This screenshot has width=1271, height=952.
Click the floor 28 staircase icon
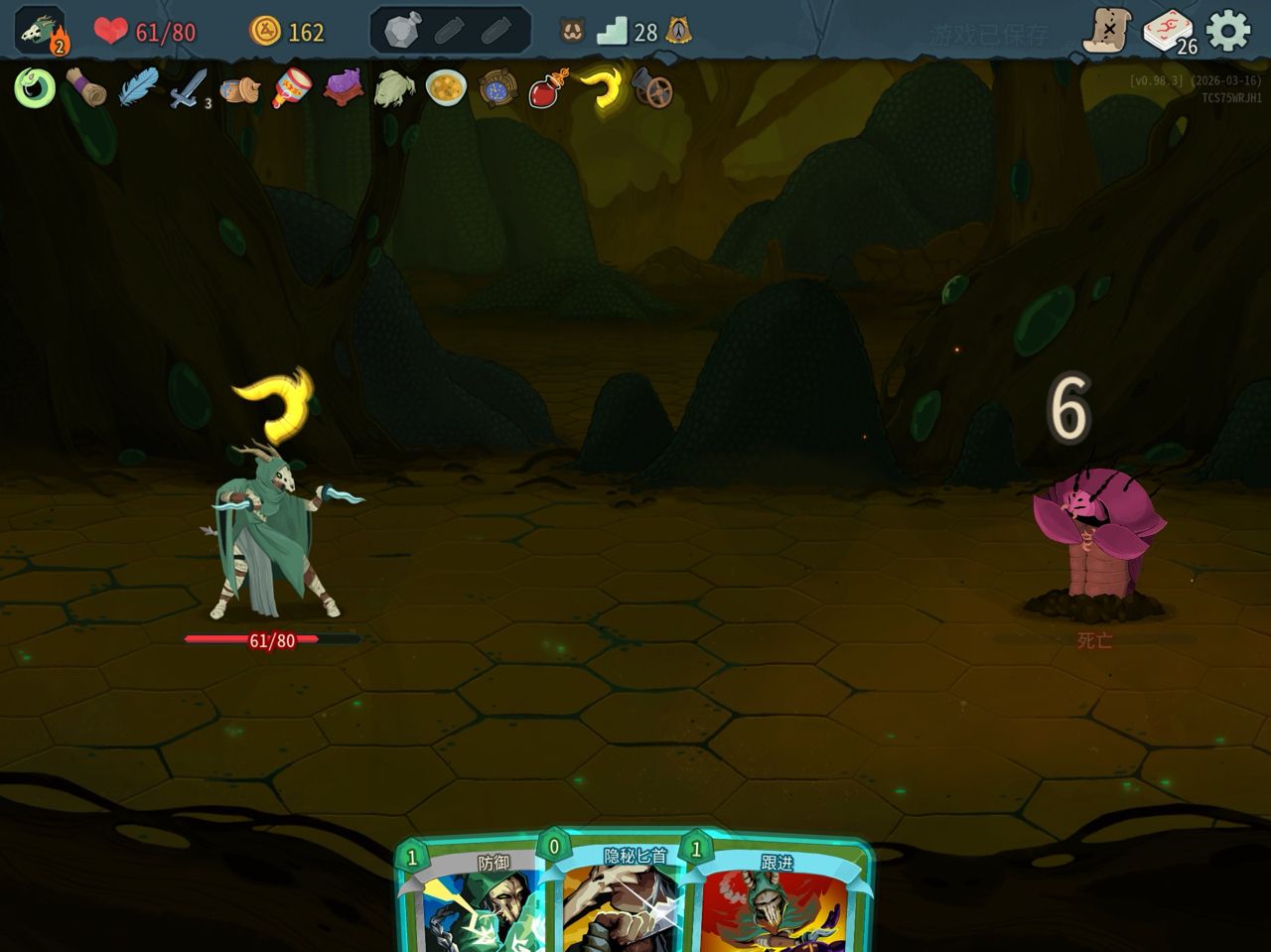pyautogui.click(x=614, y=32)
